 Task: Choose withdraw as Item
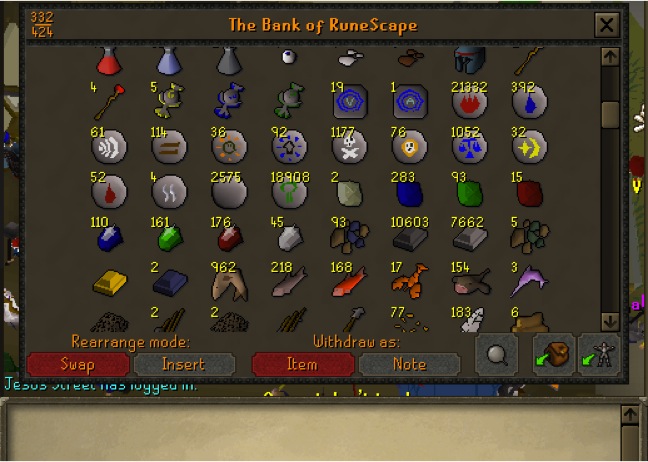click(302, 364)
